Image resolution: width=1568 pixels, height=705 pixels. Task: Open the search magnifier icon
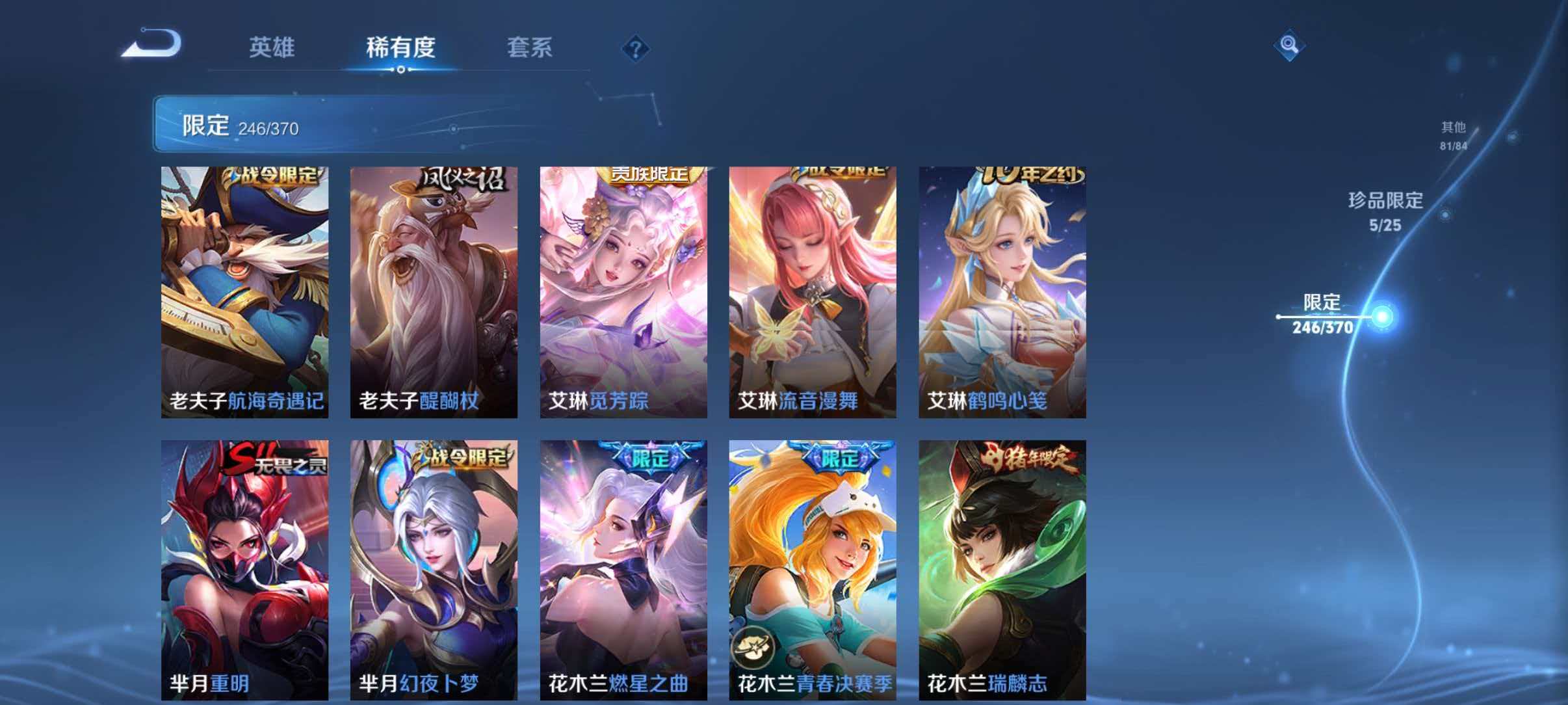pyautogui.click(x=1290, y=45)
